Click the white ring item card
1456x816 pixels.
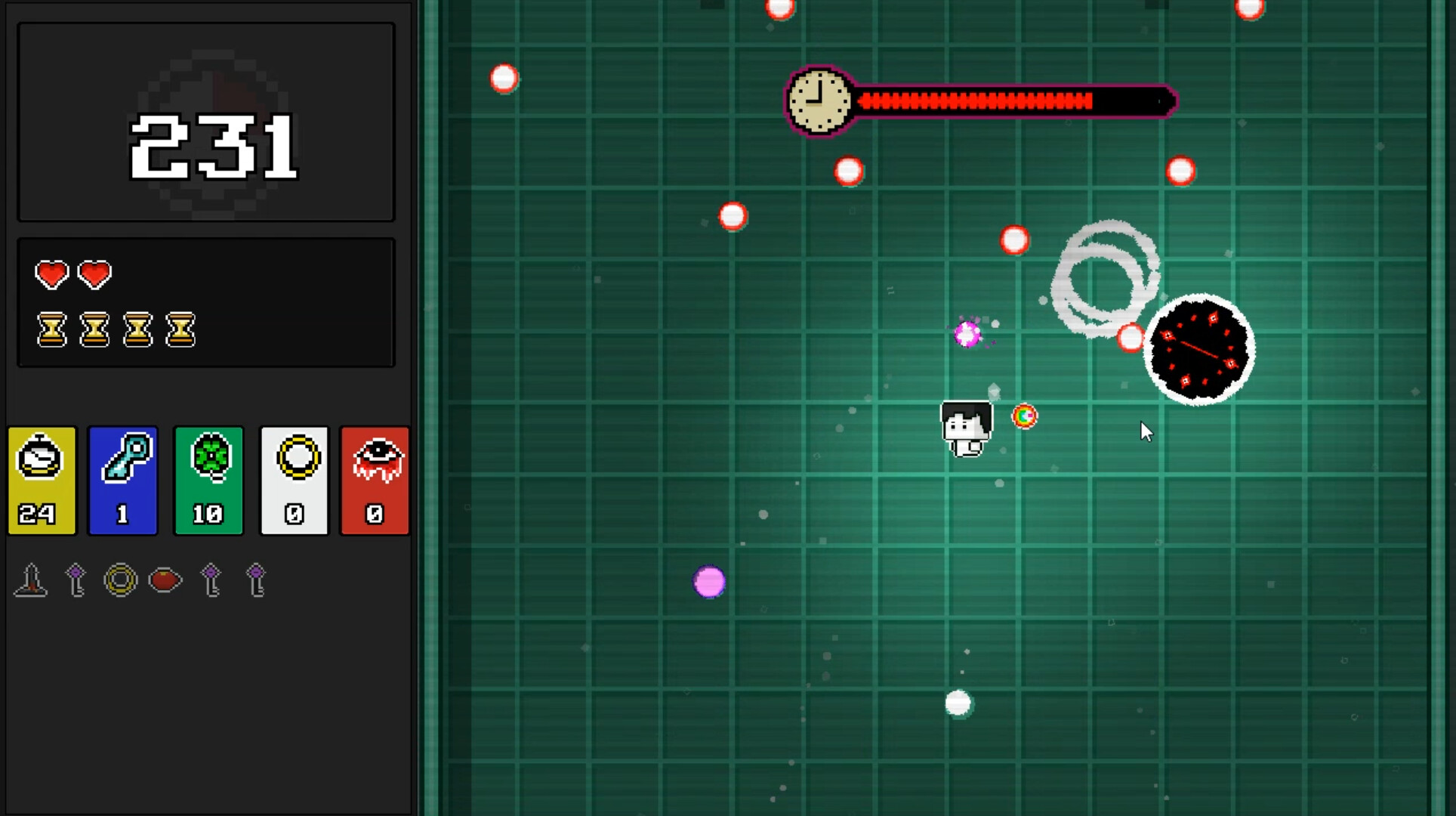point(294,481)
